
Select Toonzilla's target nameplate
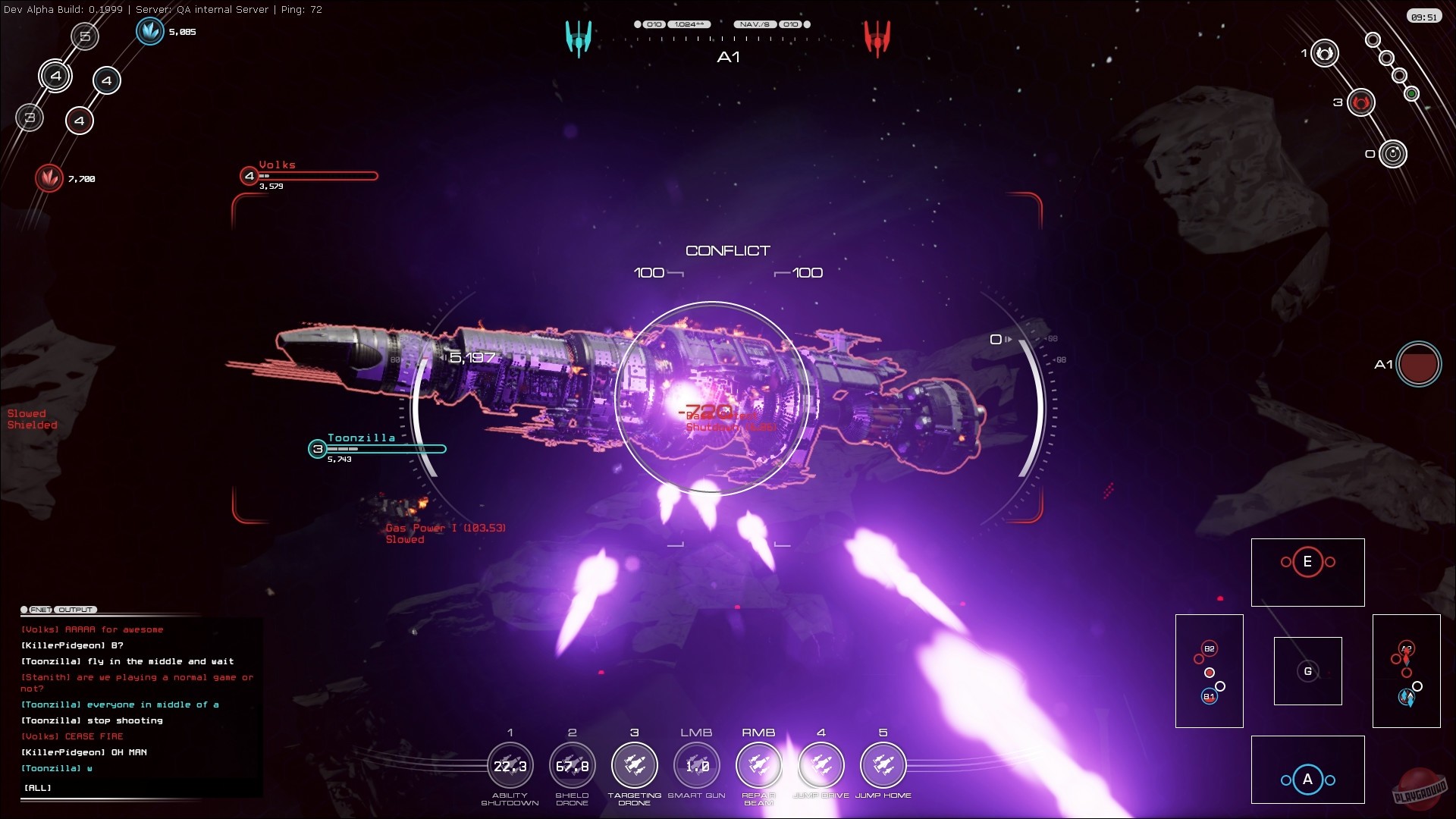pyautogui.click(x=361, y=438)
